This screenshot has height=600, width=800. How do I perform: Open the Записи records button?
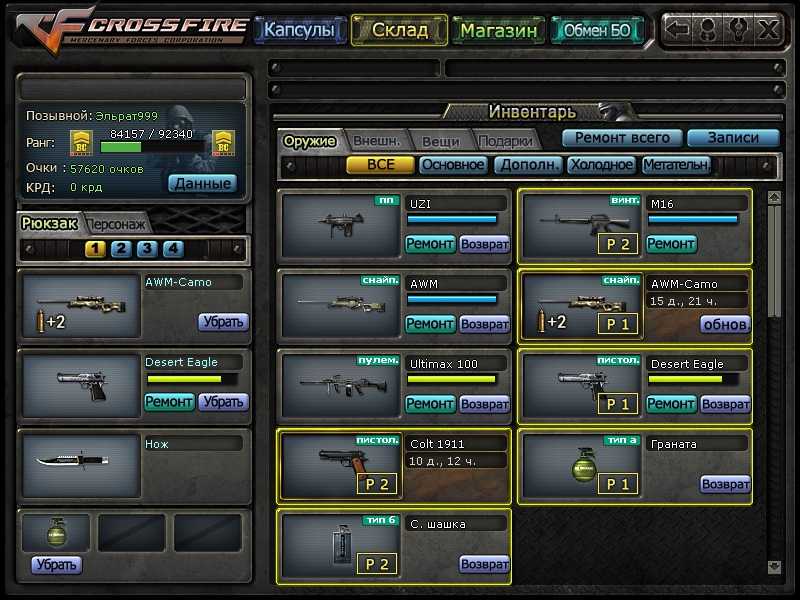pyautogui.click(x=732, y=138)
